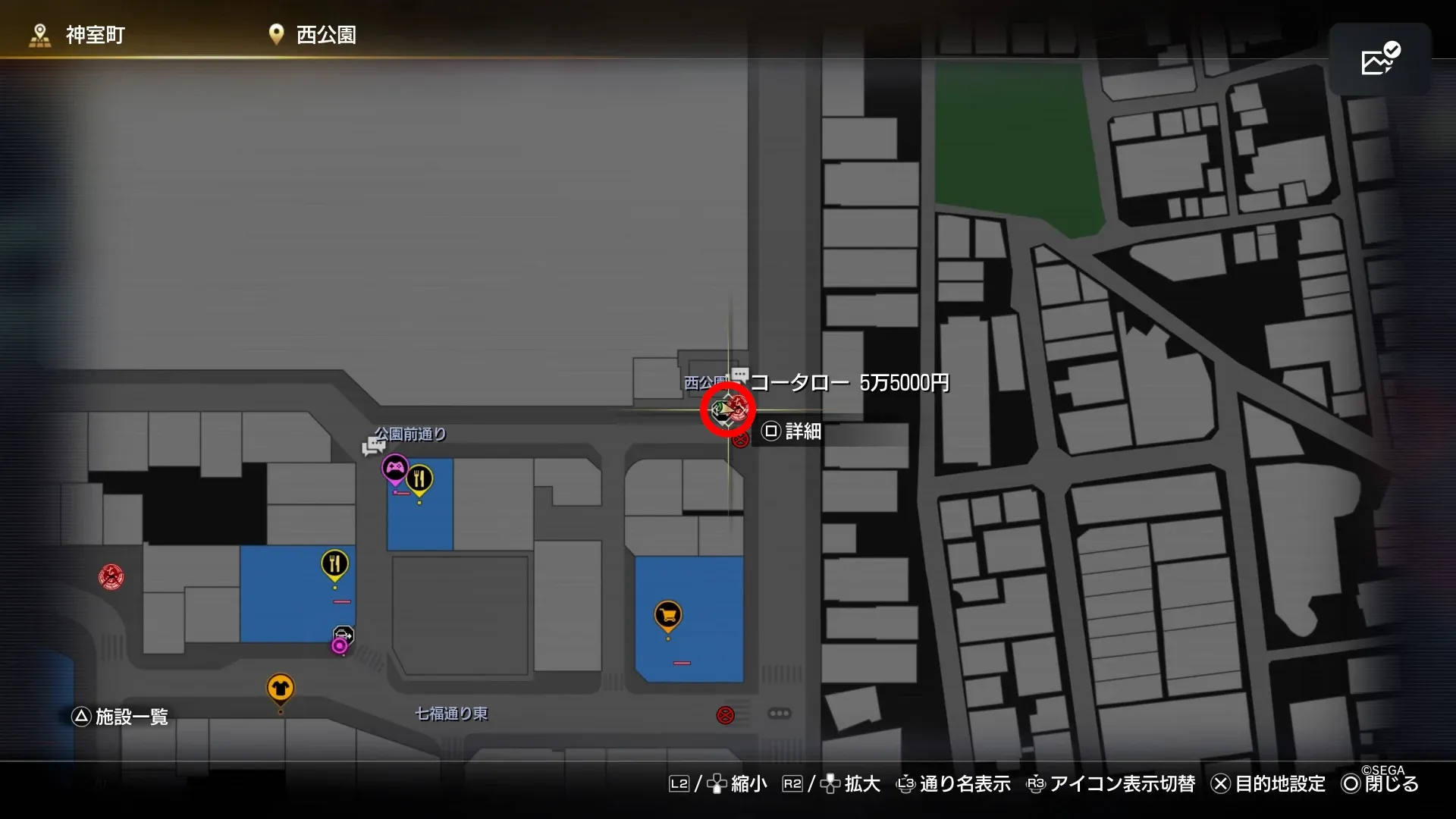The height and width of the screenshot is (819, 1456).
Task: Click the red enemy emblem icon on far left
Action: (x=111, y=576)
